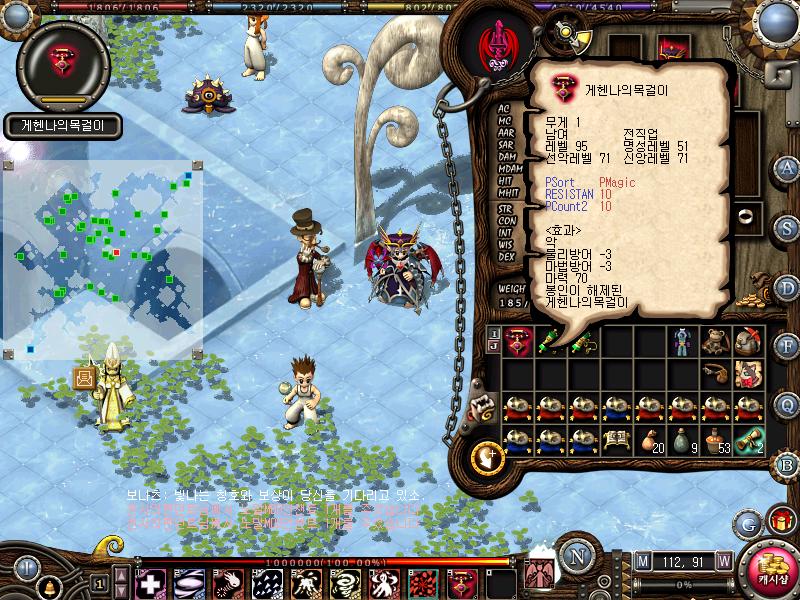Select the grey flask stack of 9
Viewport: 800px width, 600px height.
681,440
